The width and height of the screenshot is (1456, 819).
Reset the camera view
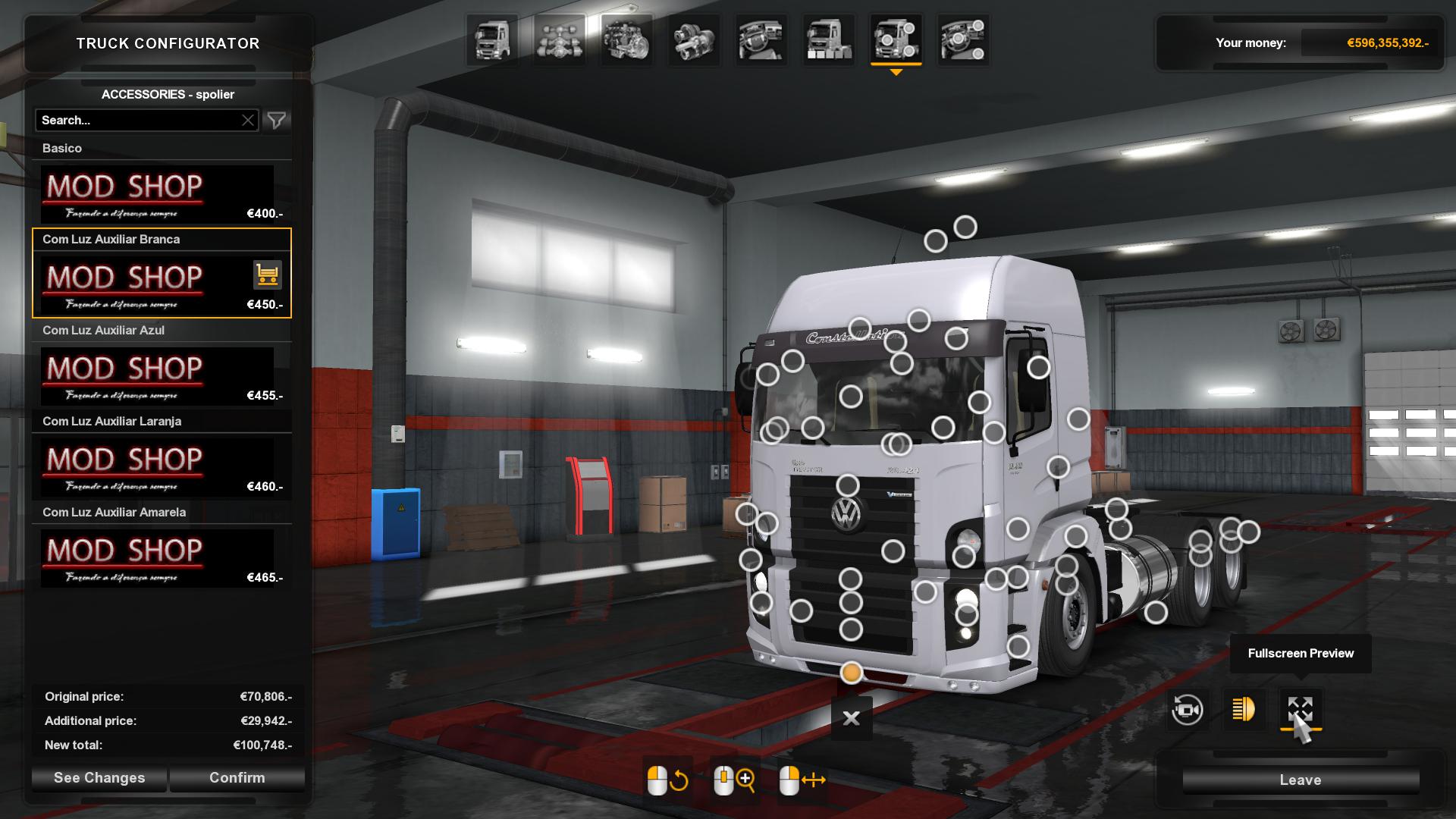pyautogui.click(x=1187, y=710)
